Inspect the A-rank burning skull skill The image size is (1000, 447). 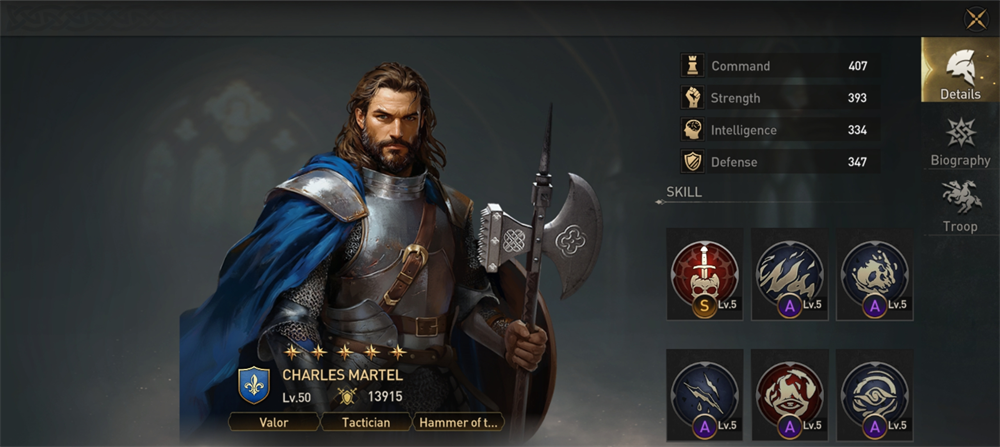point(874,273)
